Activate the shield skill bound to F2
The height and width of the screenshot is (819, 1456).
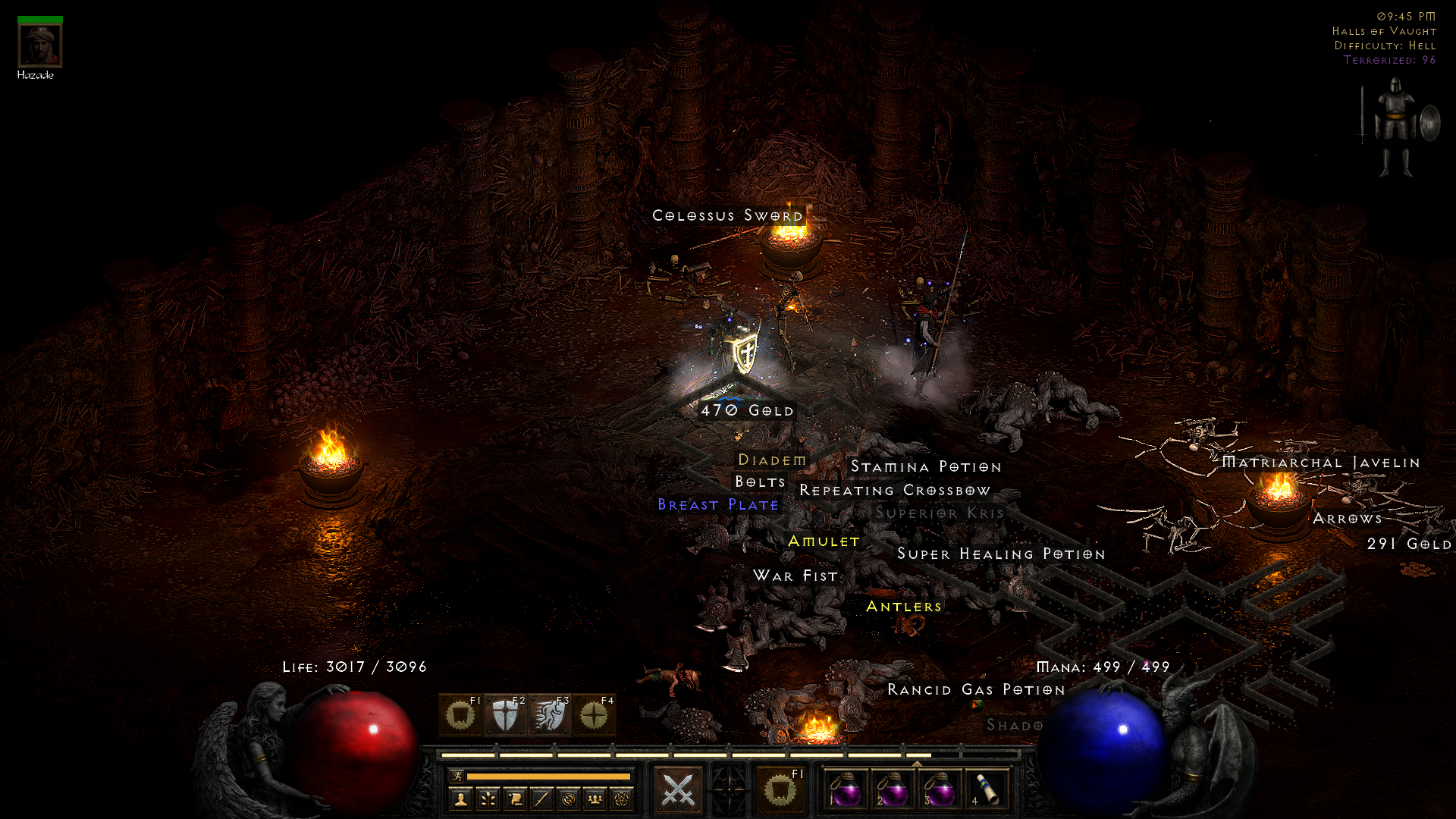coord(504,715)
